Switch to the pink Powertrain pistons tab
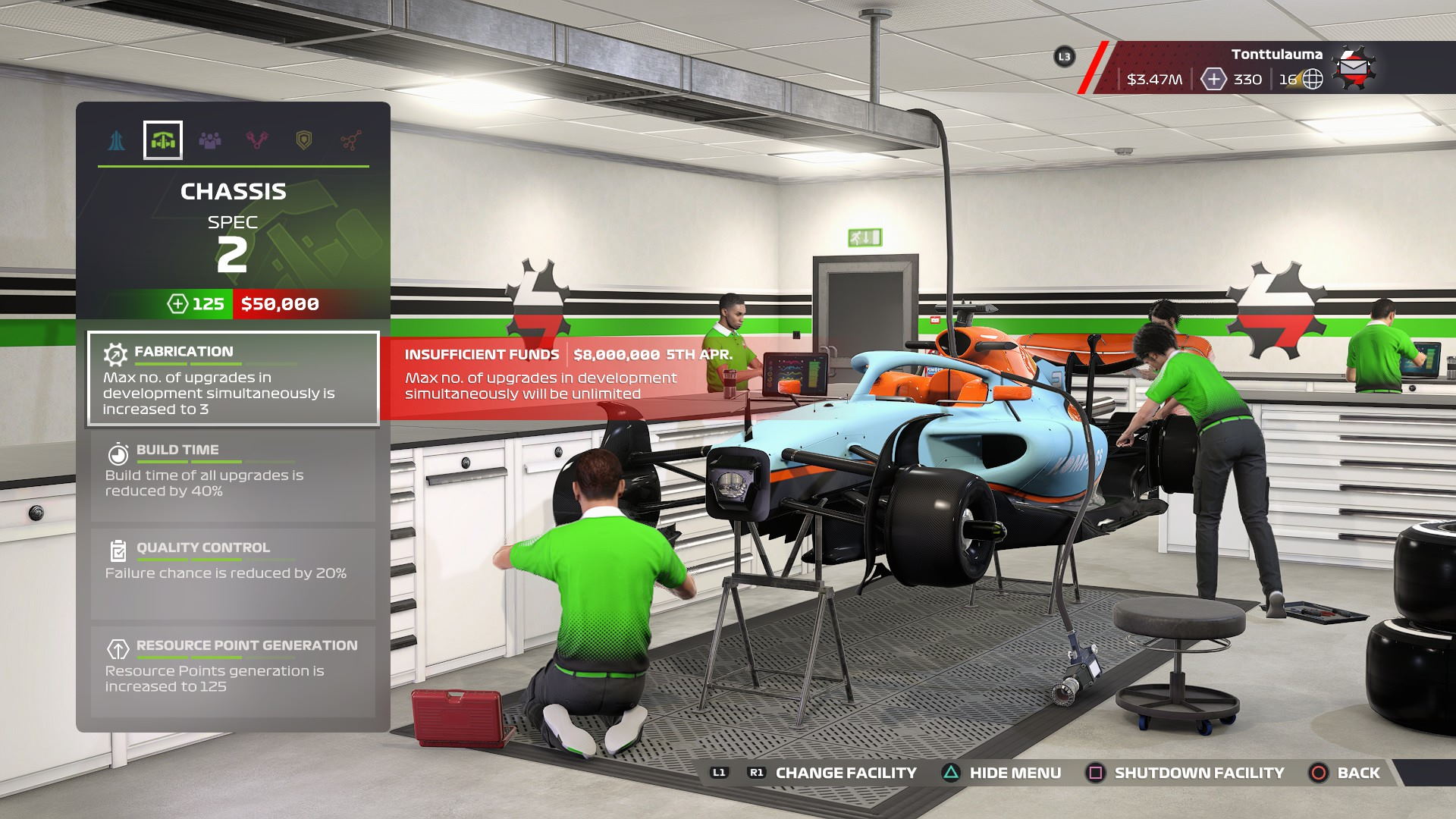The image size is (1456, 819). click(257, 140)
